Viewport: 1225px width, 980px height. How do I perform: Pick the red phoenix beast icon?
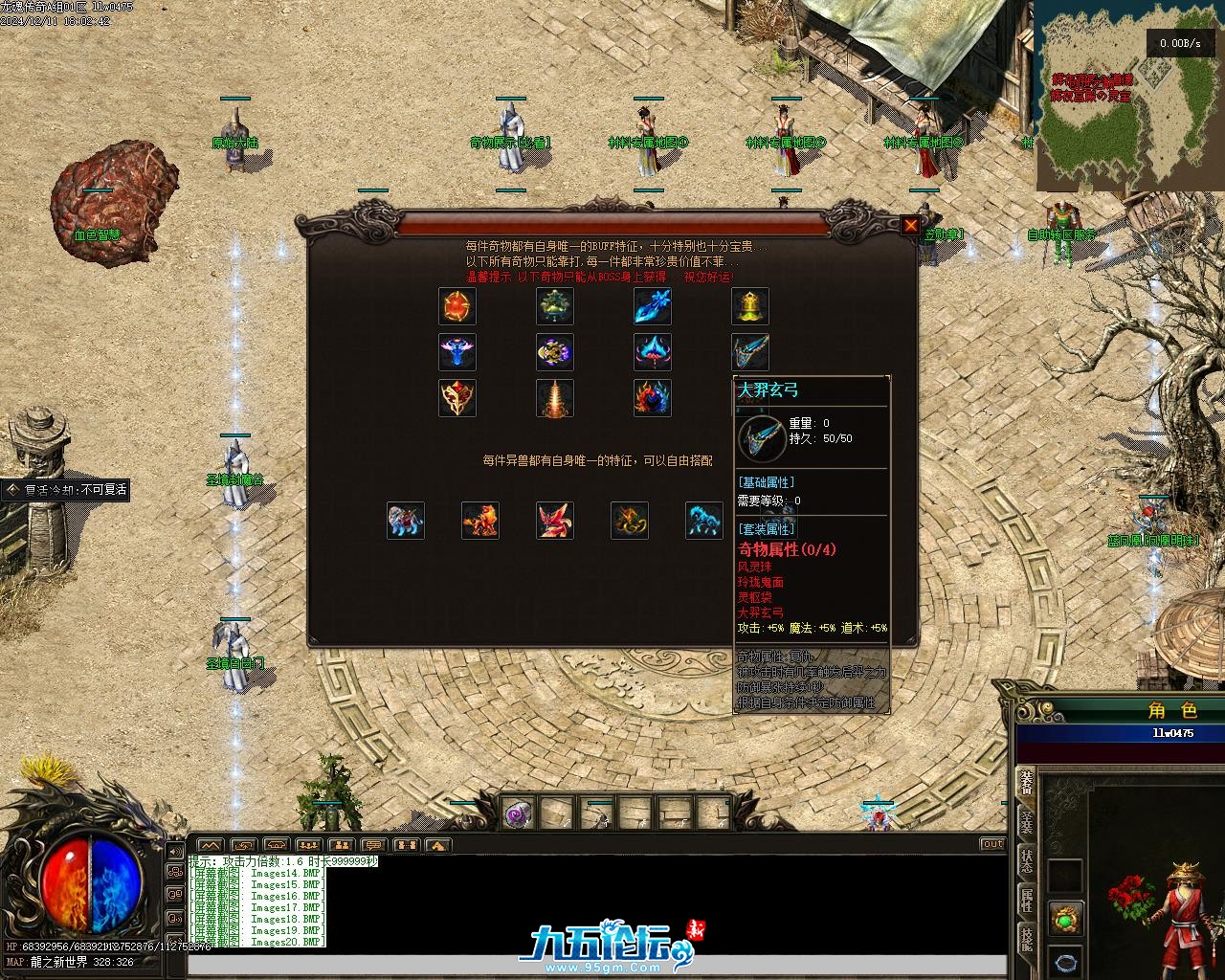[555, 521]
